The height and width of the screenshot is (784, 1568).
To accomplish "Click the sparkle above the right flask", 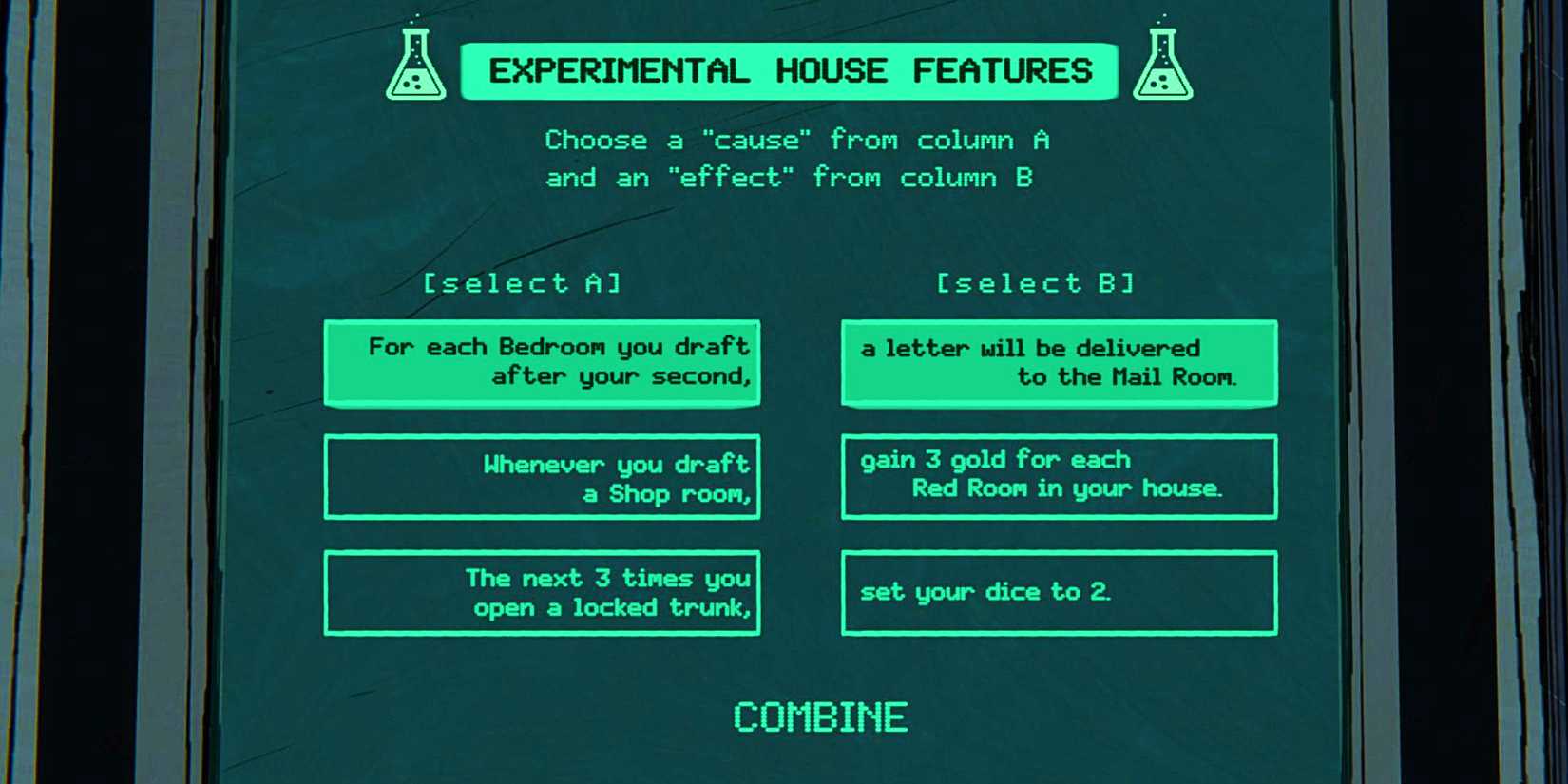I will pos(1164,15).
